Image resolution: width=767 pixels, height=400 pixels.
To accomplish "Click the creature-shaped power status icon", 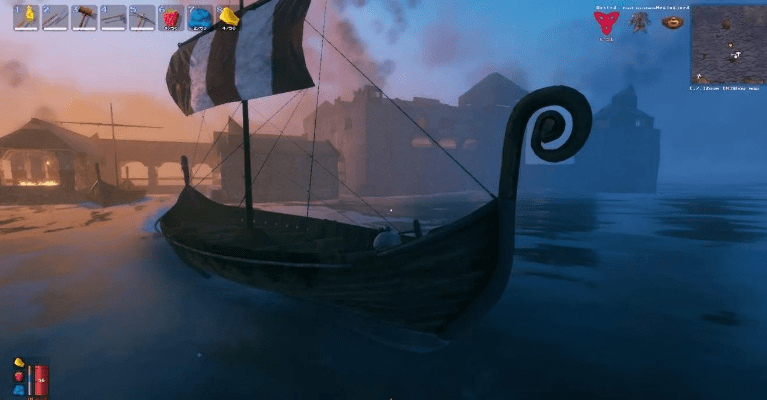I will (x=639, y=22).
